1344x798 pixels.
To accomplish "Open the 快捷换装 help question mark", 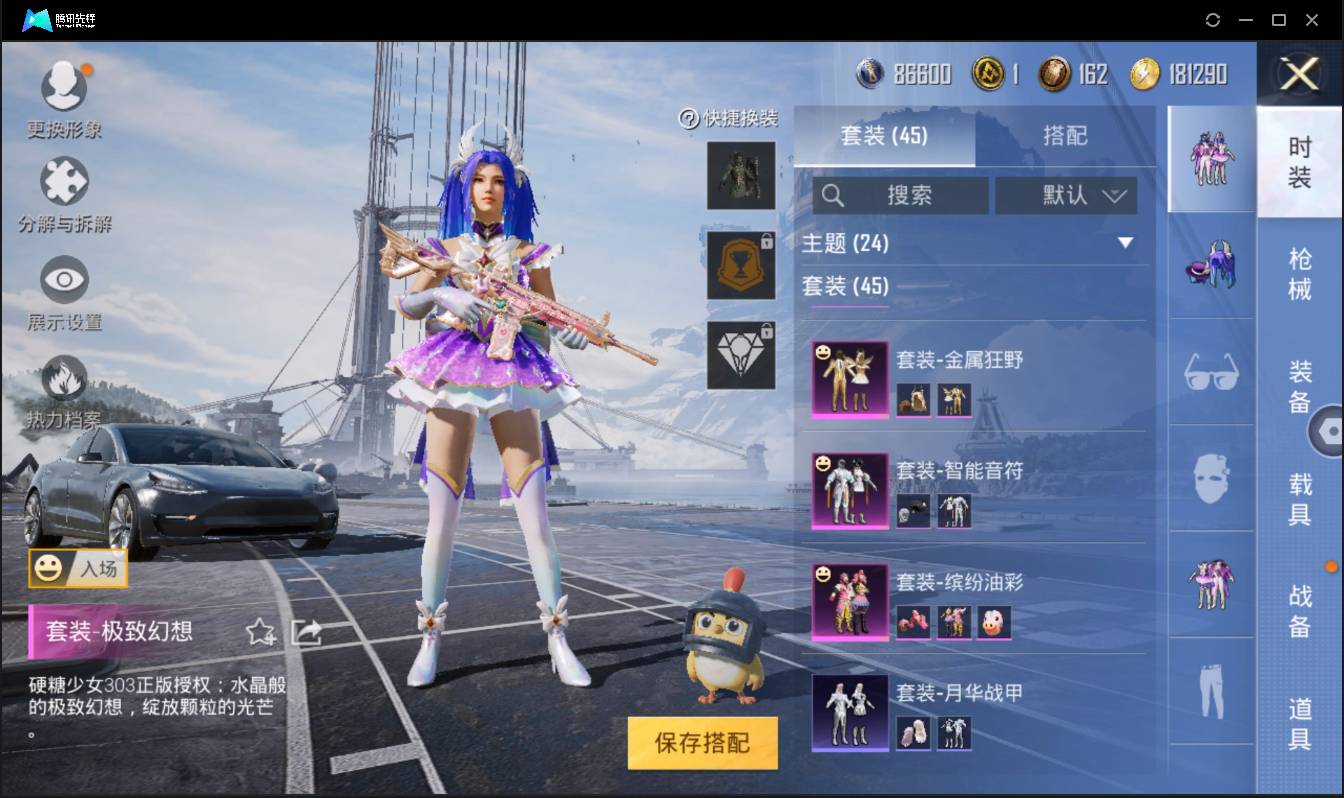I will (689, 118).
